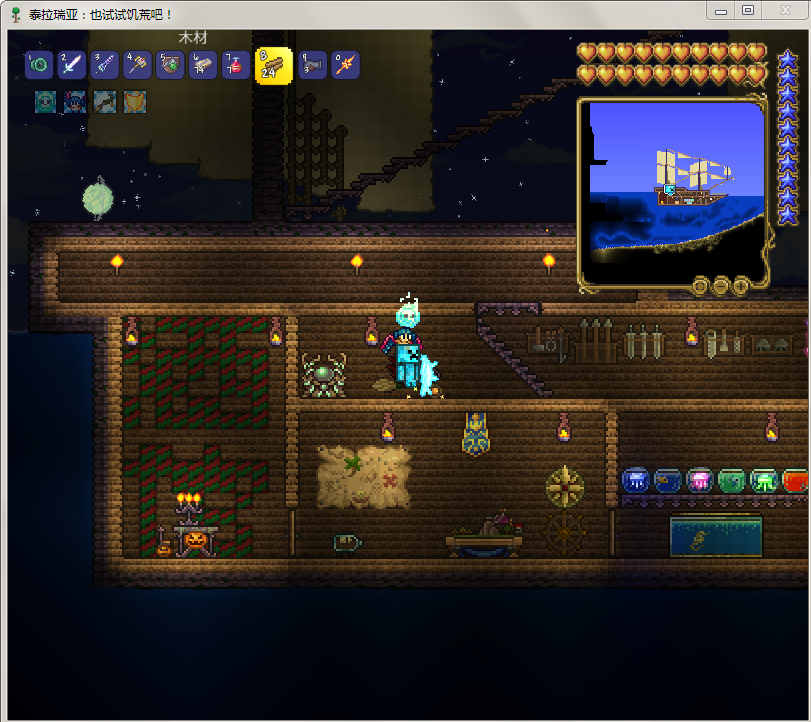This screenshot has height=722, width=811.
Task: Select the highlighted wood stack slot
Action: click(x=273, y=66)
